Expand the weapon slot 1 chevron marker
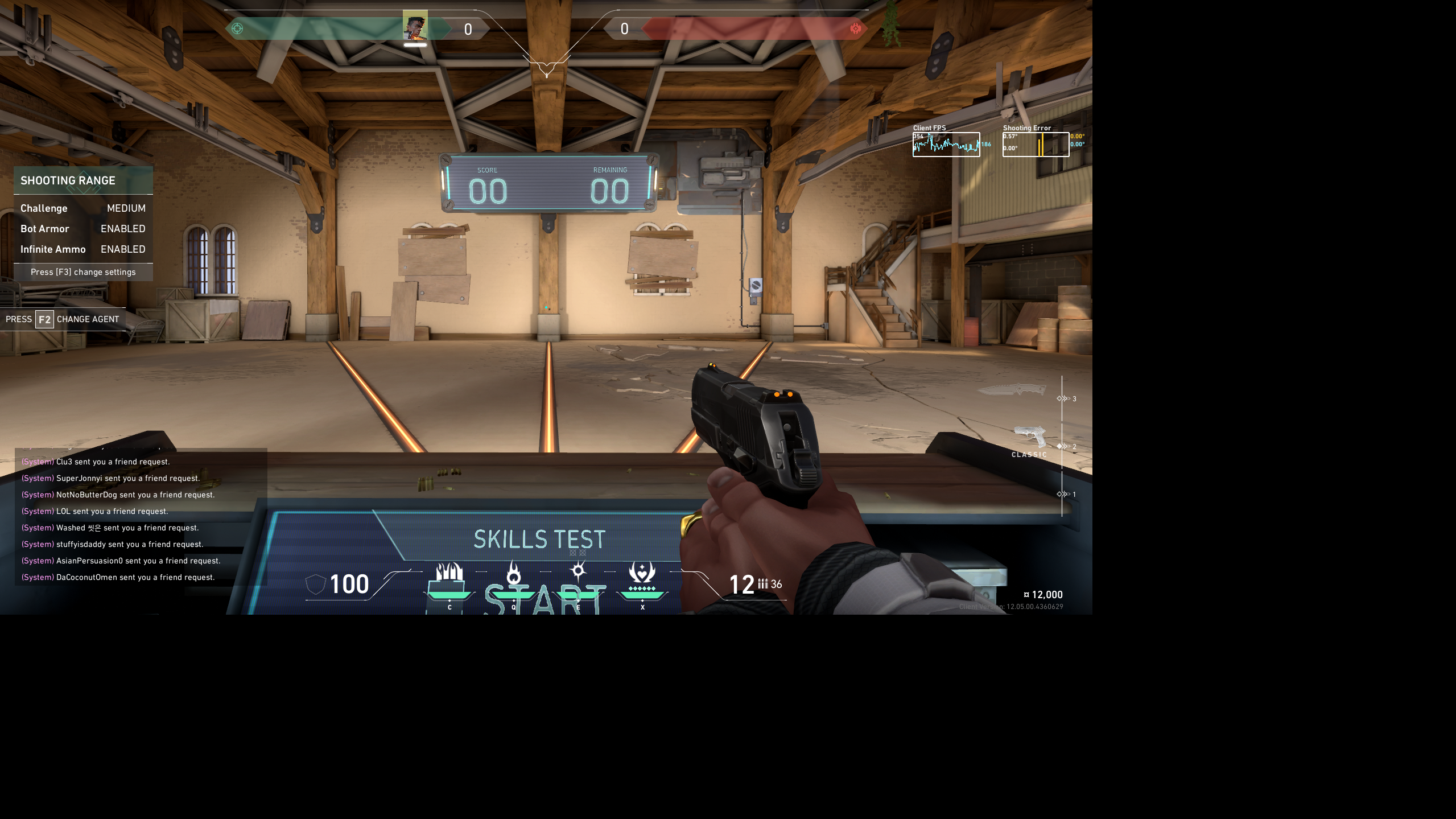This screenshot has height=819, width=1456. click(x=1063, y=495)
